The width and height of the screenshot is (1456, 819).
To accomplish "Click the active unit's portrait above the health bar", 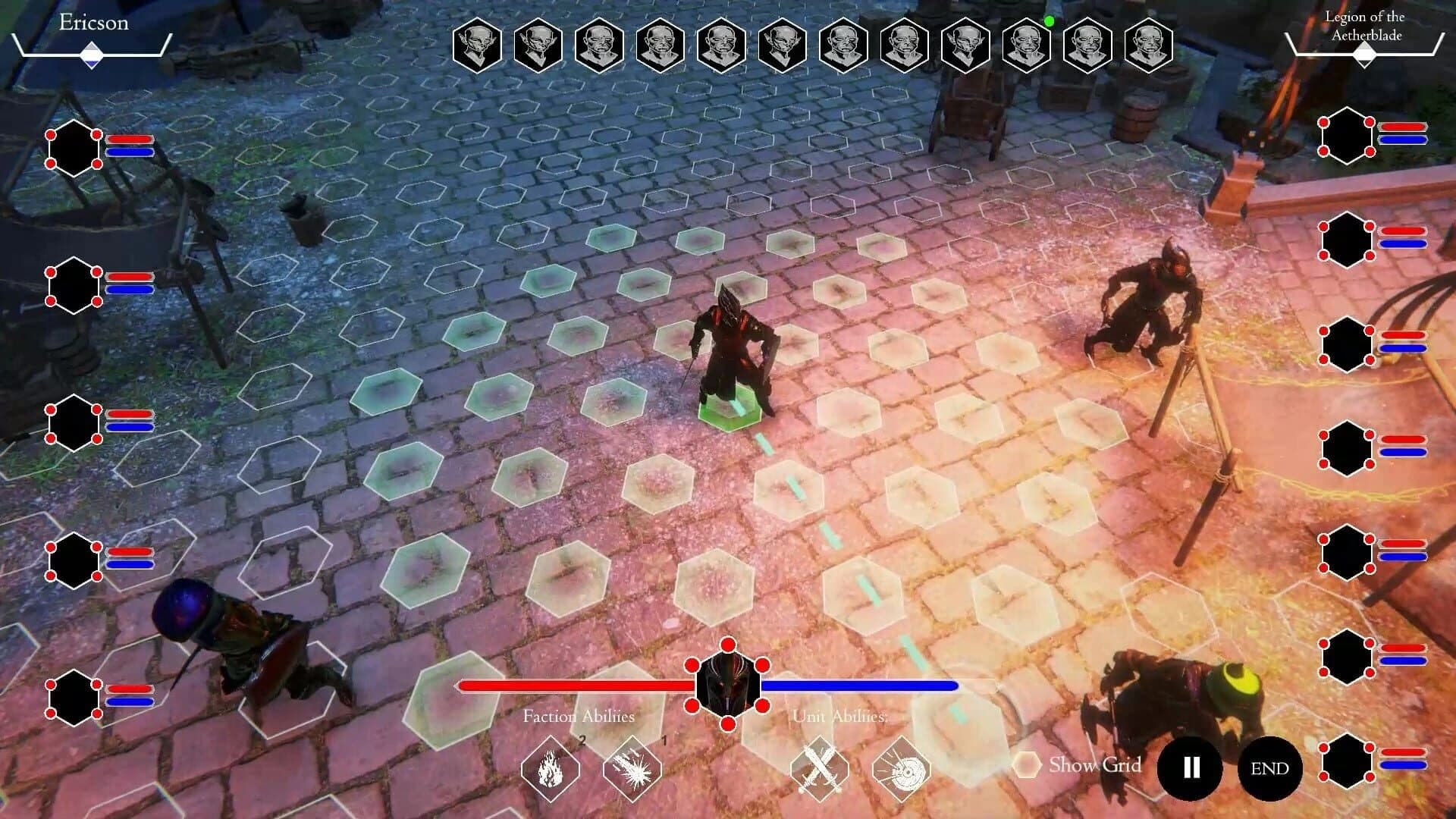I will click(727, 685).
